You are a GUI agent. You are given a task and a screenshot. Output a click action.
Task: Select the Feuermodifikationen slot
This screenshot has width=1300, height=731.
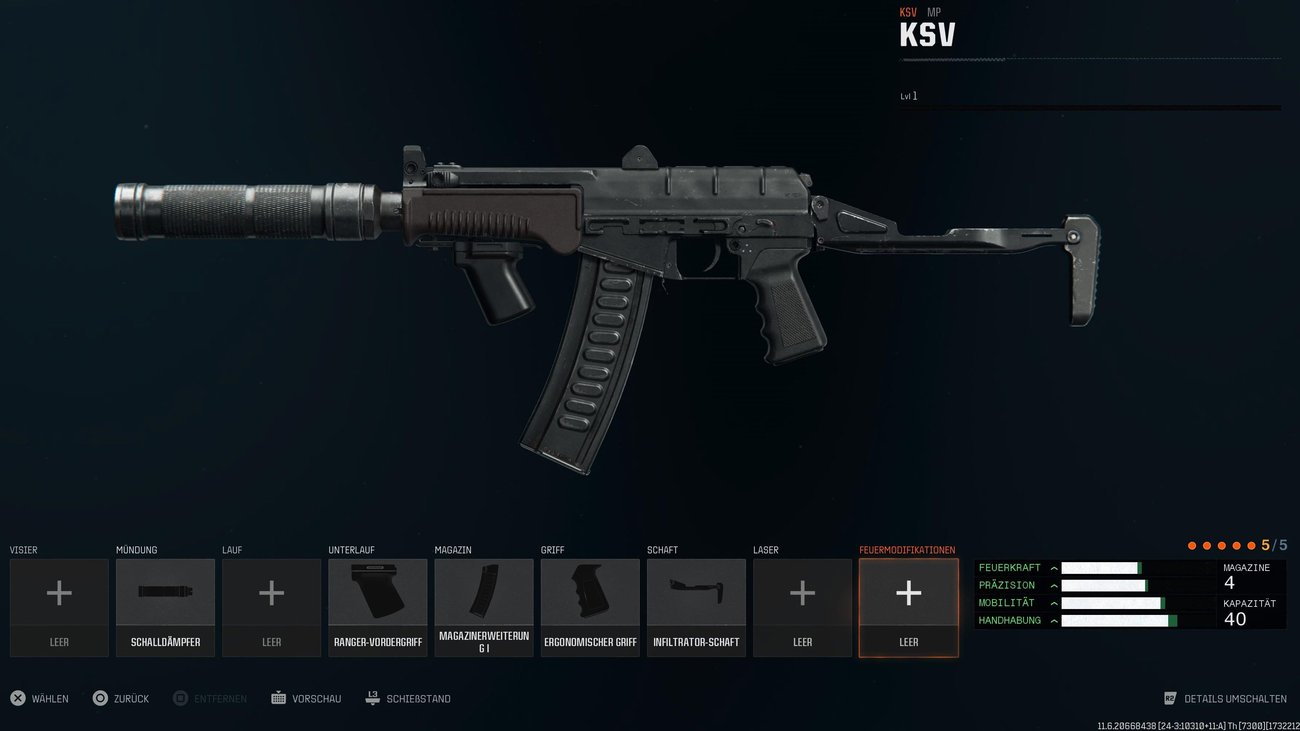pyautogui.click(x=908, y=607)
